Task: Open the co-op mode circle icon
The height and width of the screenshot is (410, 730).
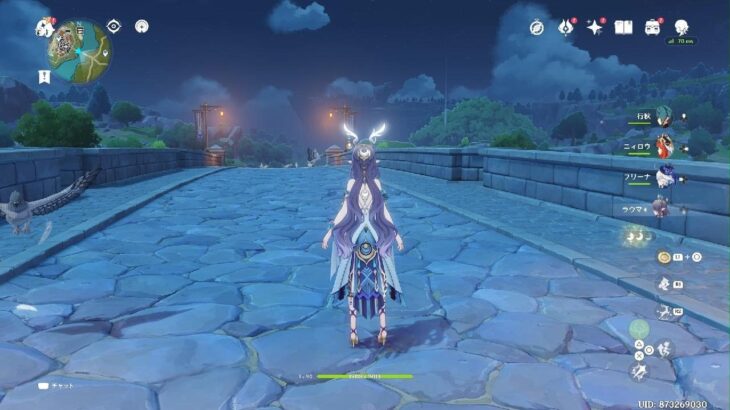Action: pyautogui.click(x=142, y=26)
